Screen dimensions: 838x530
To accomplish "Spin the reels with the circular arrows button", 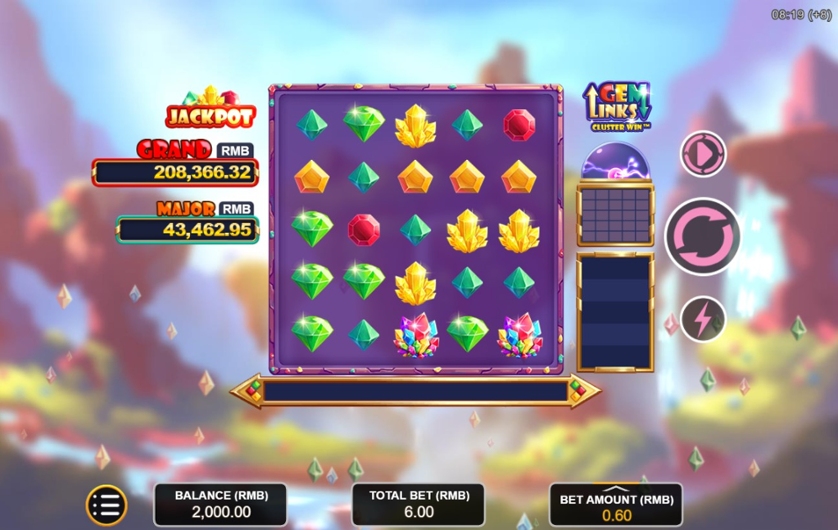I will point(702,235).
